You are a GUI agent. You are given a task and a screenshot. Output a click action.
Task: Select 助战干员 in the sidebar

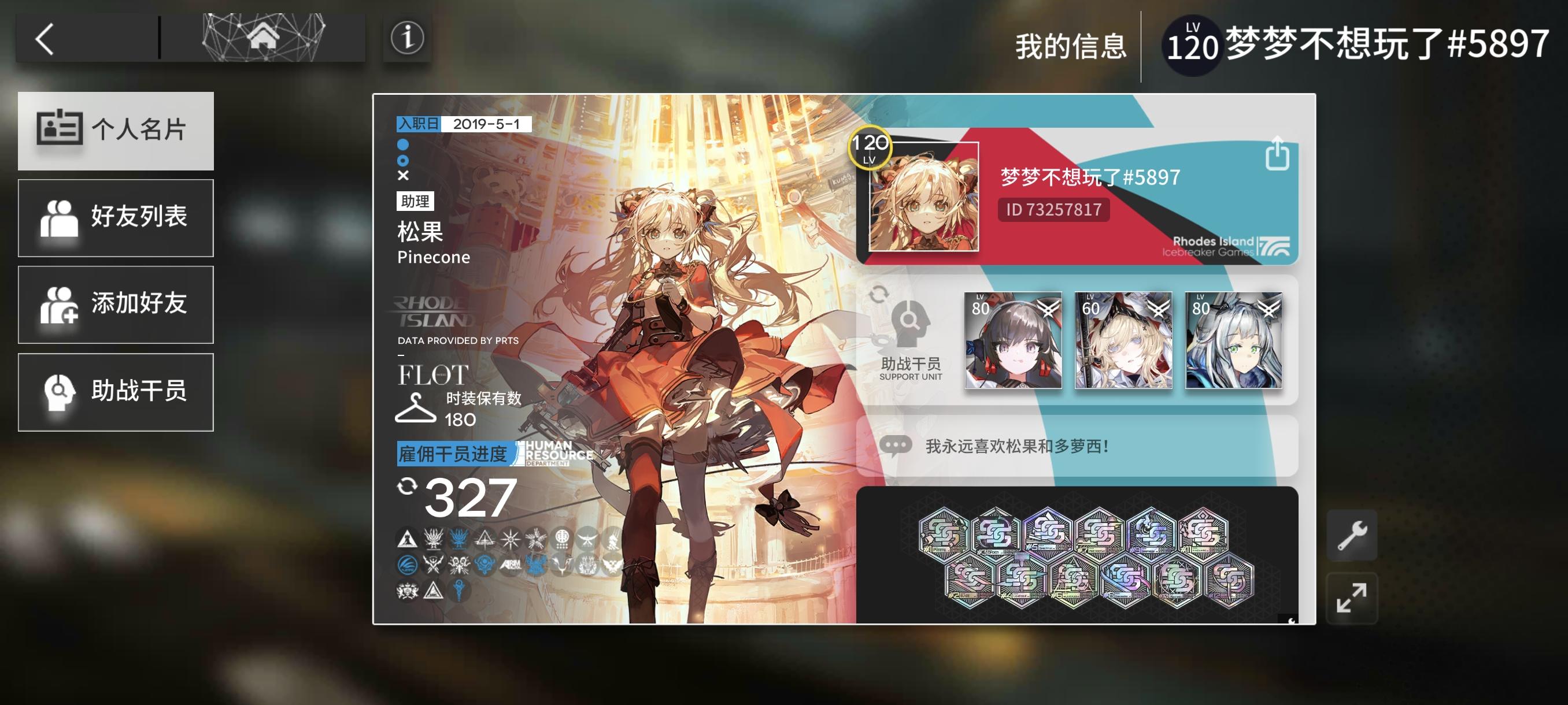coord(116,391)
